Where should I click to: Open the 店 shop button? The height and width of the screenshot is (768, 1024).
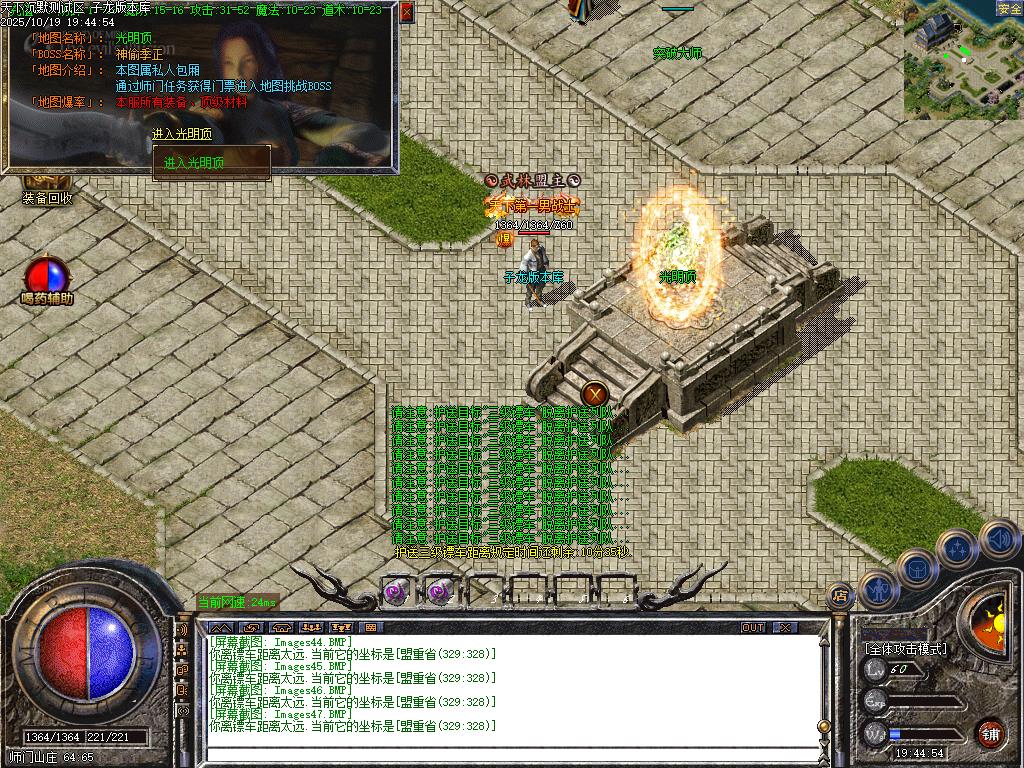point(840,596)
